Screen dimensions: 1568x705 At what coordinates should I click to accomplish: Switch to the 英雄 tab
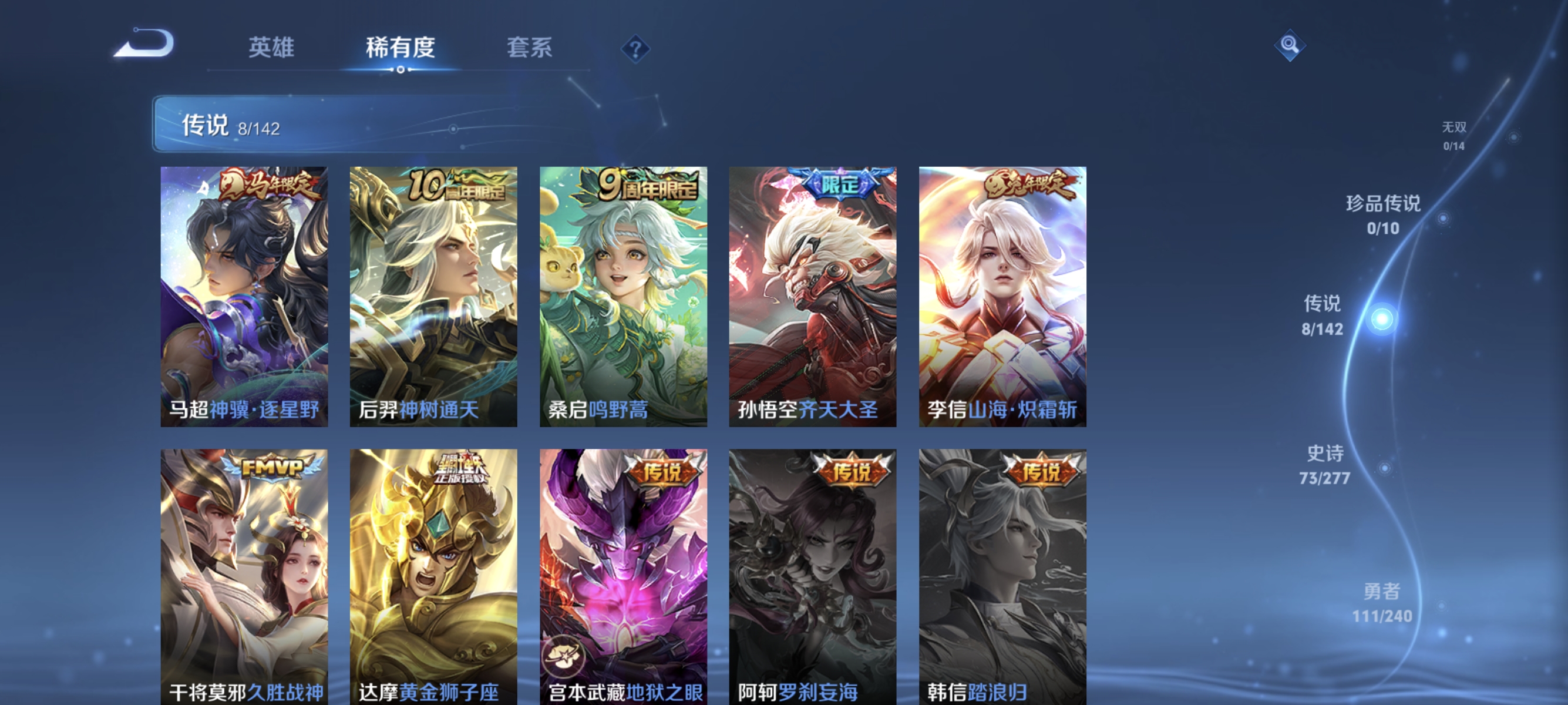click(x=271, y=49)
